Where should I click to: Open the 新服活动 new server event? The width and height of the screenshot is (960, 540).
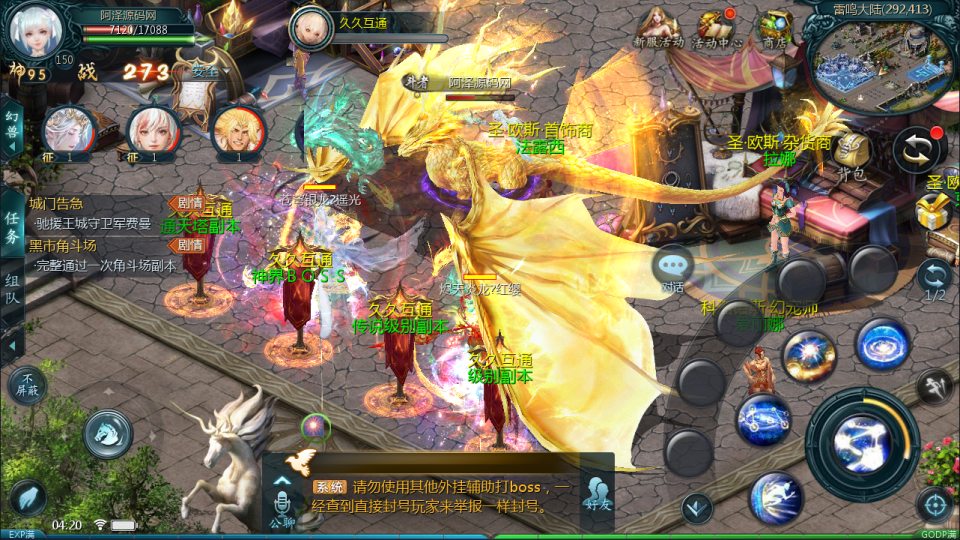[x=655, y=27]
